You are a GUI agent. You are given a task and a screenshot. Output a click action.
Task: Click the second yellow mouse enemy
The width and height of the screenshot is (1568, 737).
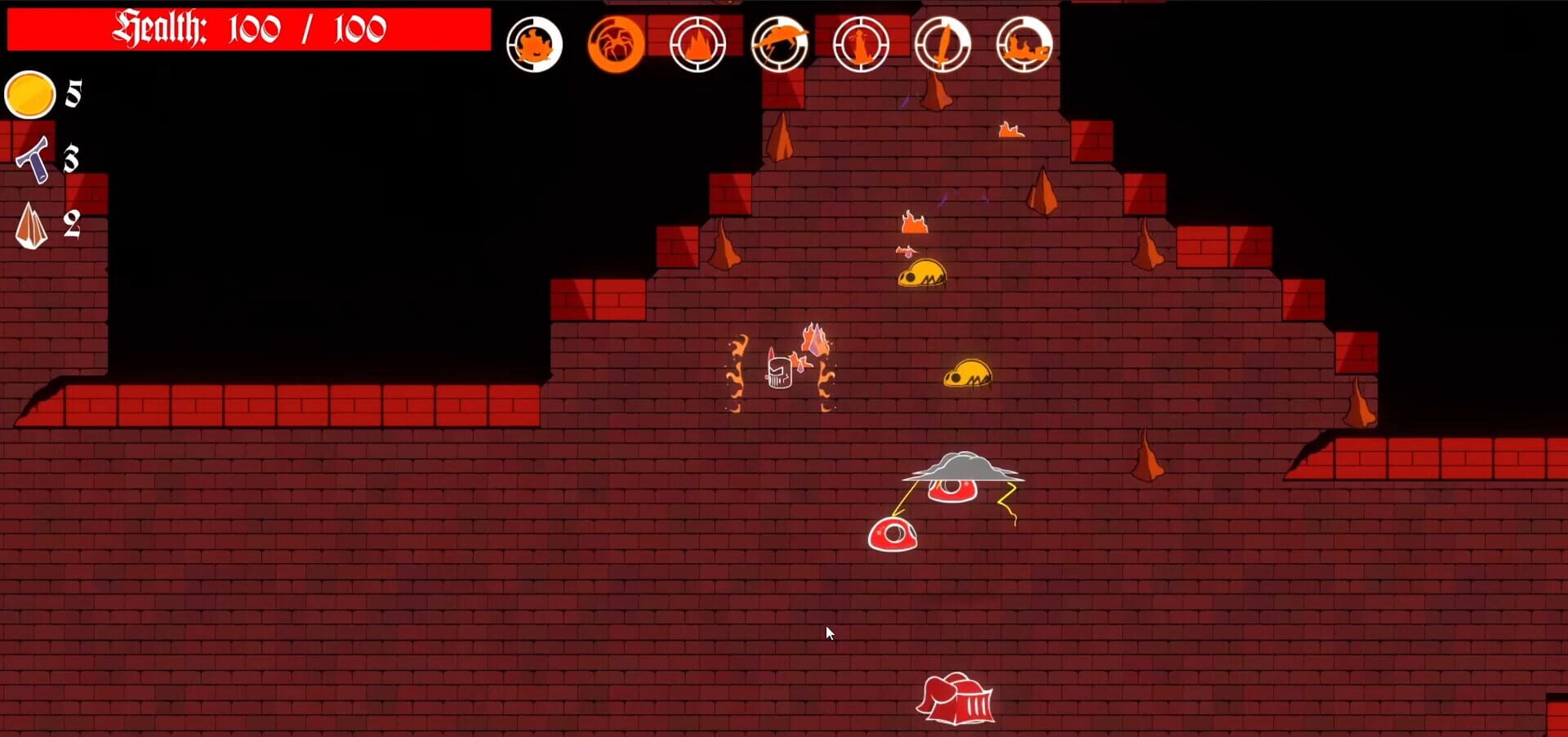pyautogui.click(x=969, y=372)
